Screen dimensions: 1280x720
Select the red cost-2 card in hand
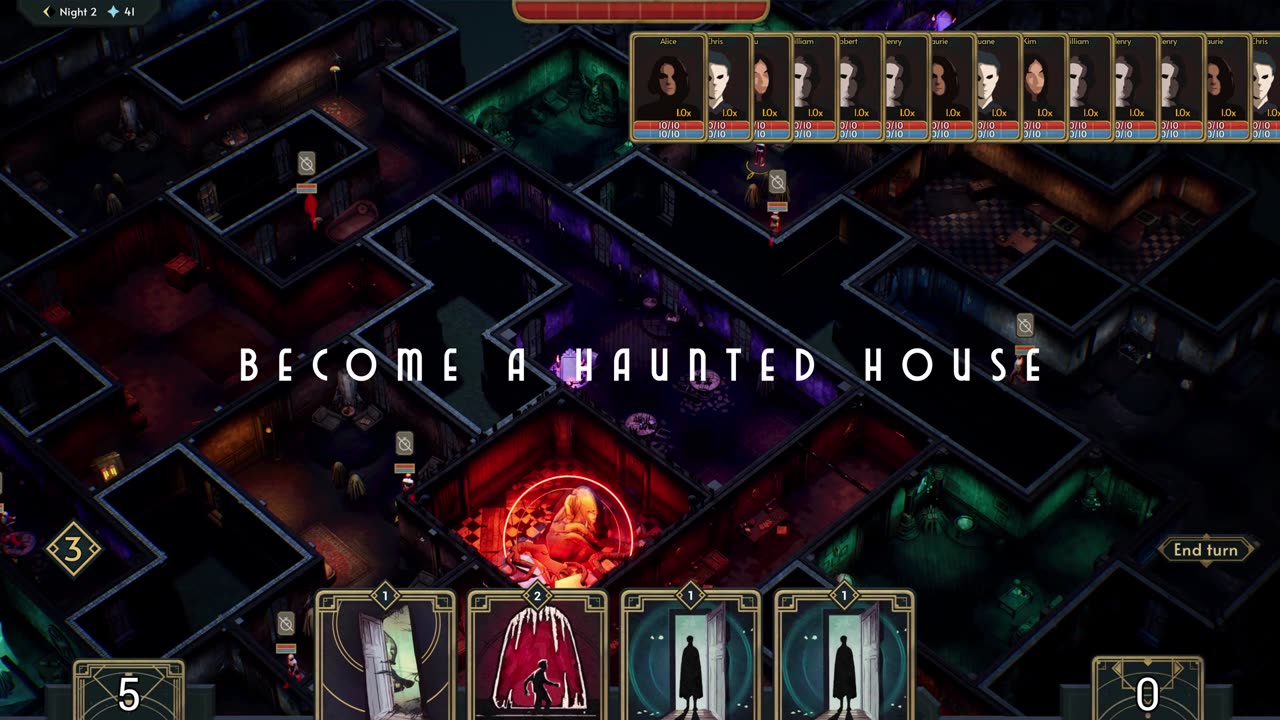point(538,655)
